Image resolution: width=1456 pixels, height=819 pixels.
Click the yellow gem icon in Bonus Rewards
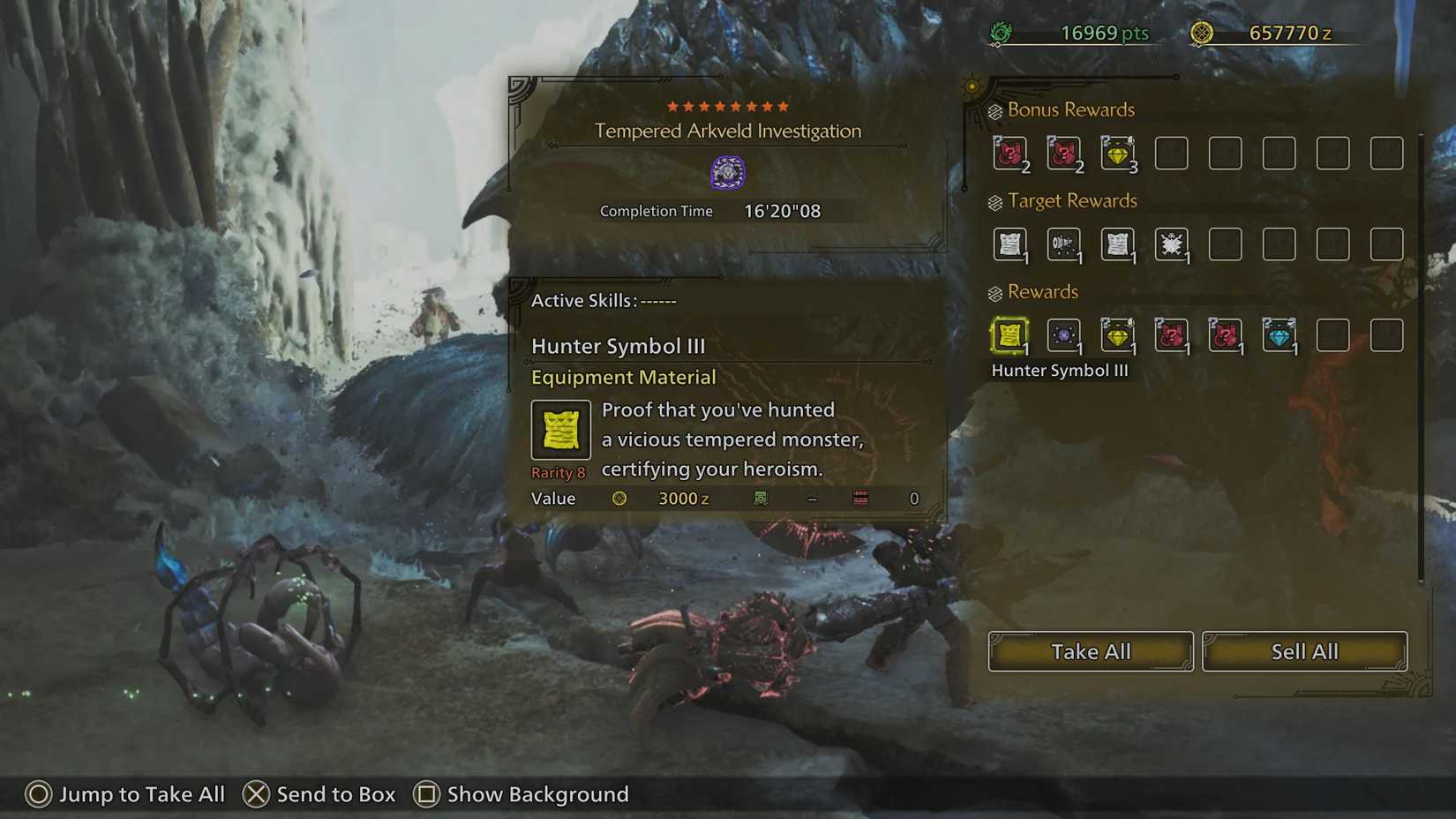tap(1117, 152)
